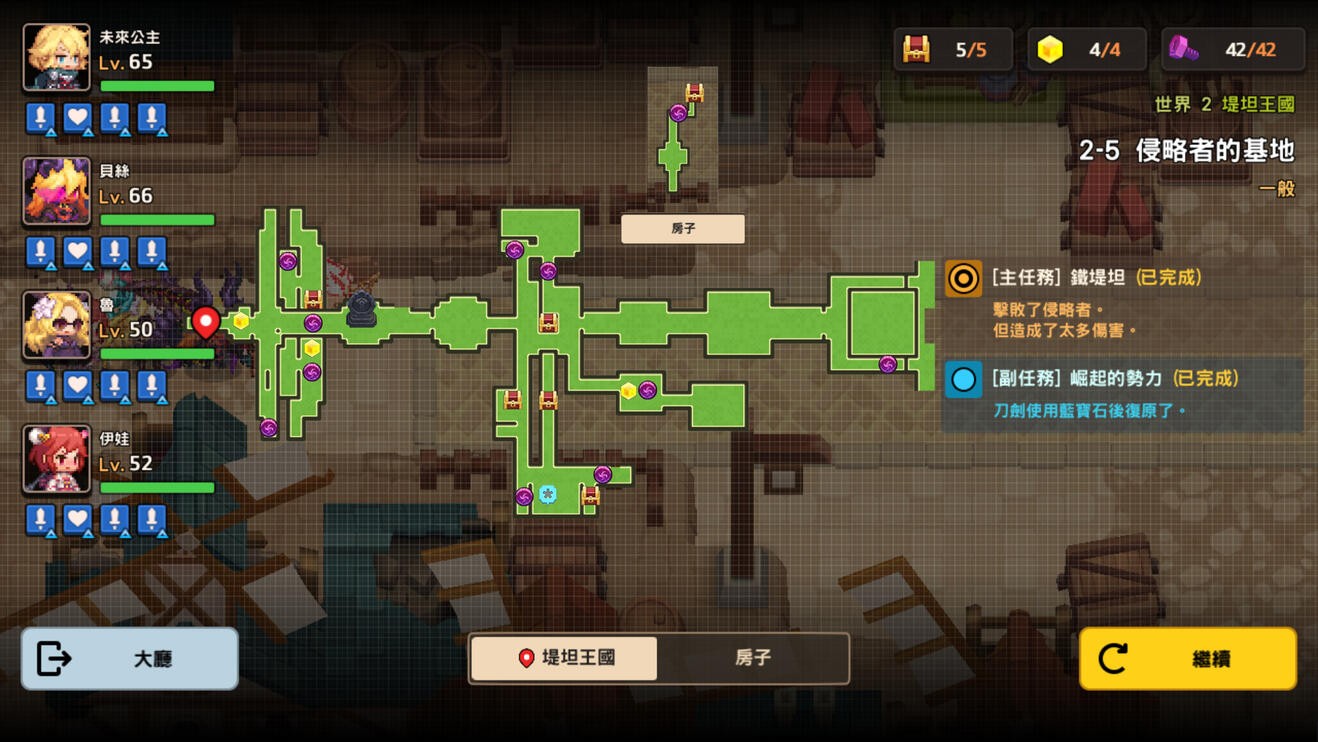The height and width of the screenshot is (742, 1318).
Task: Check the yellow star cube counter
Action: click(1087, 49)
